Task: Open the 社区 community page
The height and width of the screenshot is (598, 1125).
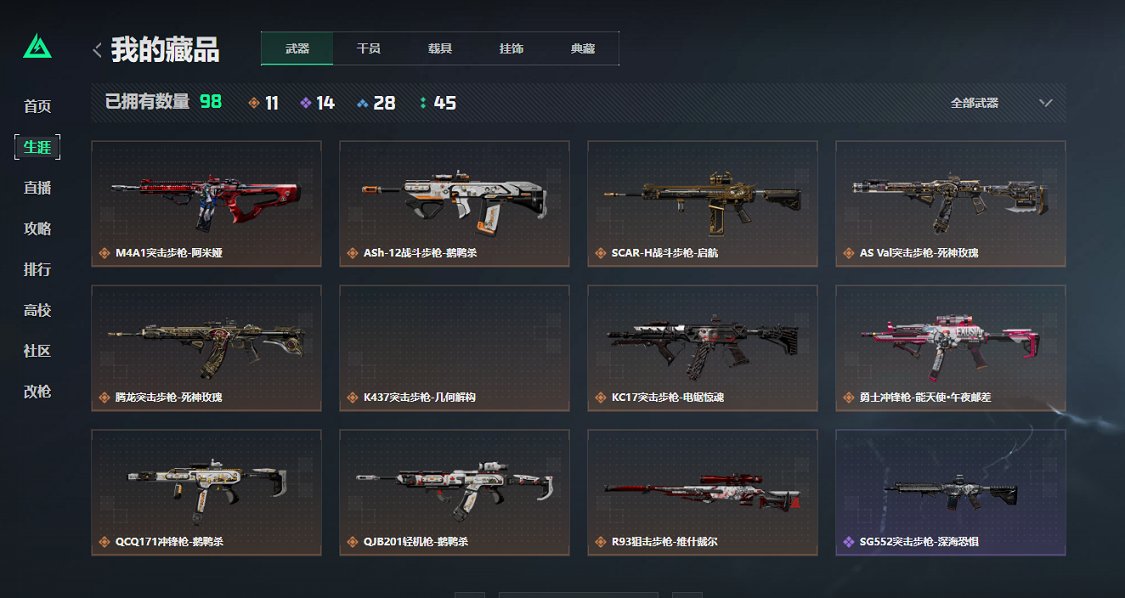Action: tap(38, 351)
